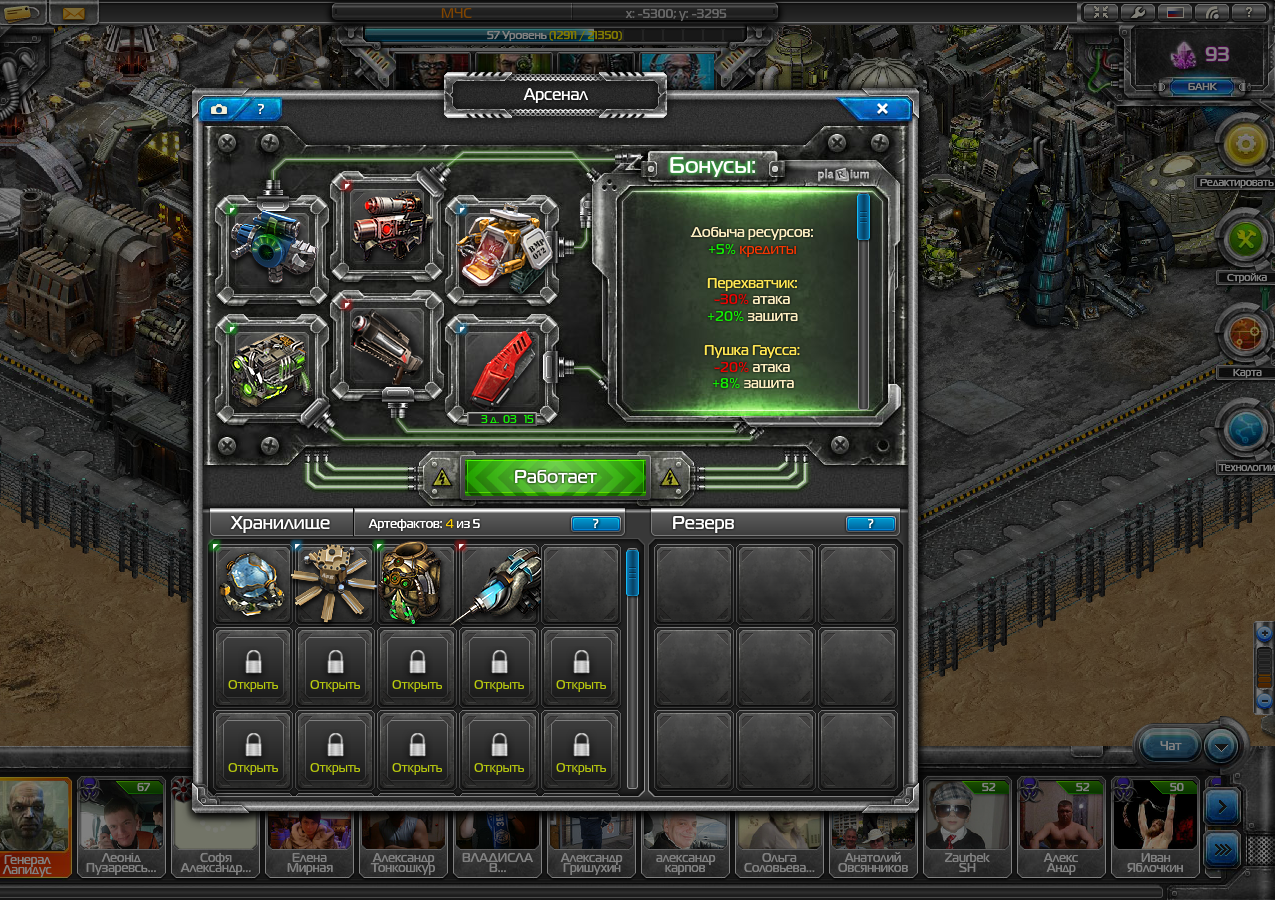This screenshot has height=900, width=1275.
Task: Select the glass sphere artifact in storage
Action: [254, 584]
